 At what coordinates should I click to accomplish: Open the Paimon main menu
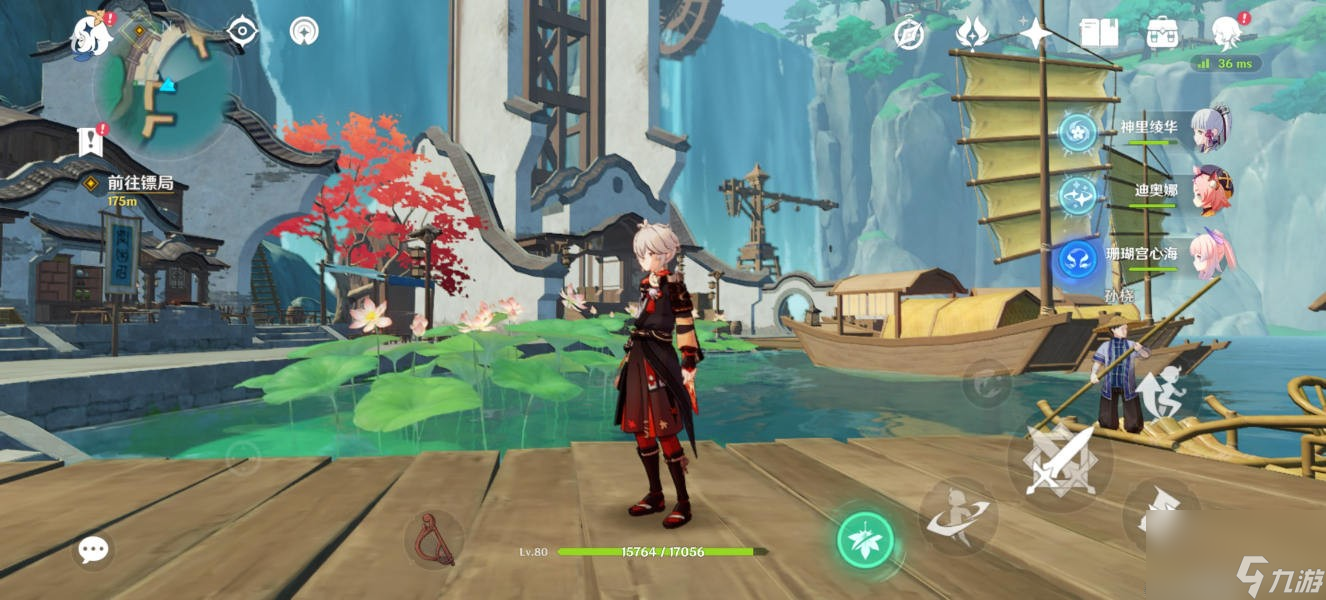pyautogui.click(x=92, y=35)
